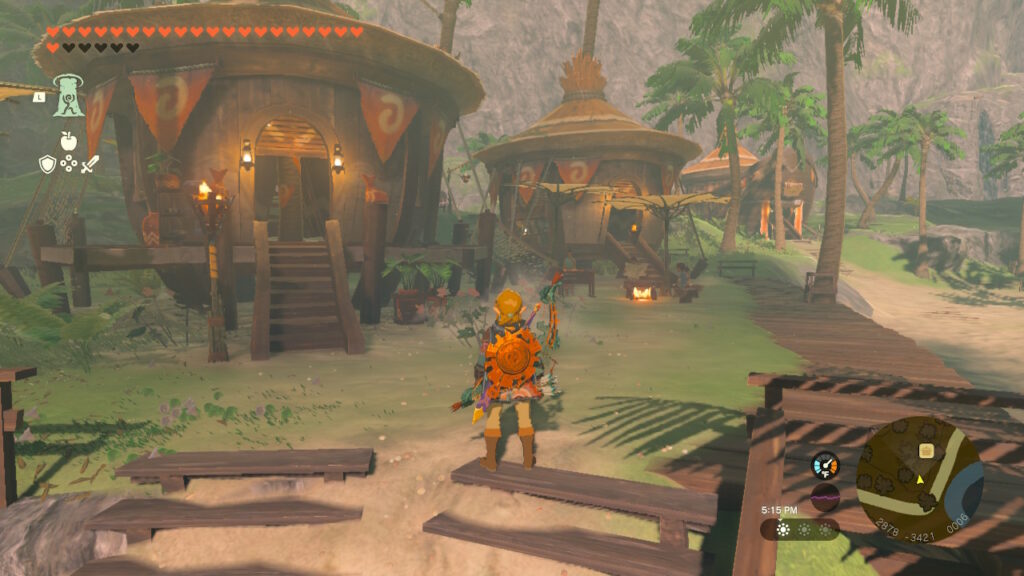Open the circular minimap

tap(919, 479)
